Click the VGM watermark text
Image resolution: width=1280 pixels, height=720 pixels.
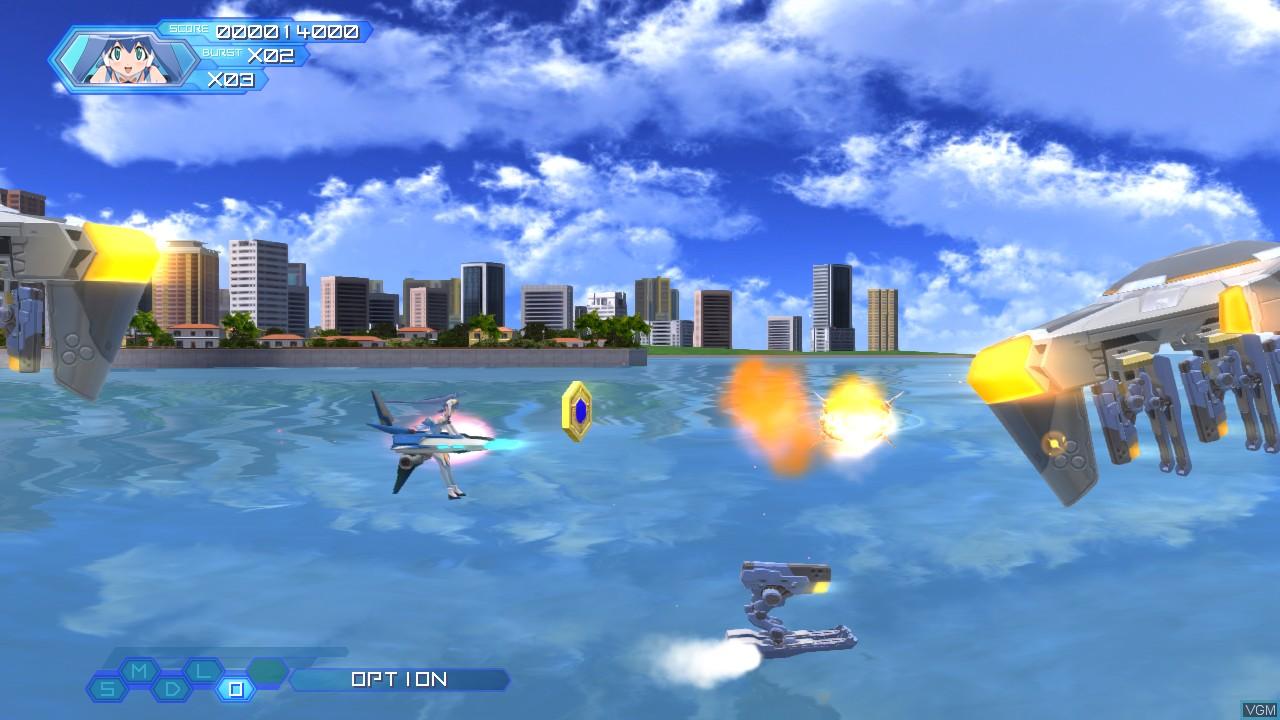pos(1258,711)
